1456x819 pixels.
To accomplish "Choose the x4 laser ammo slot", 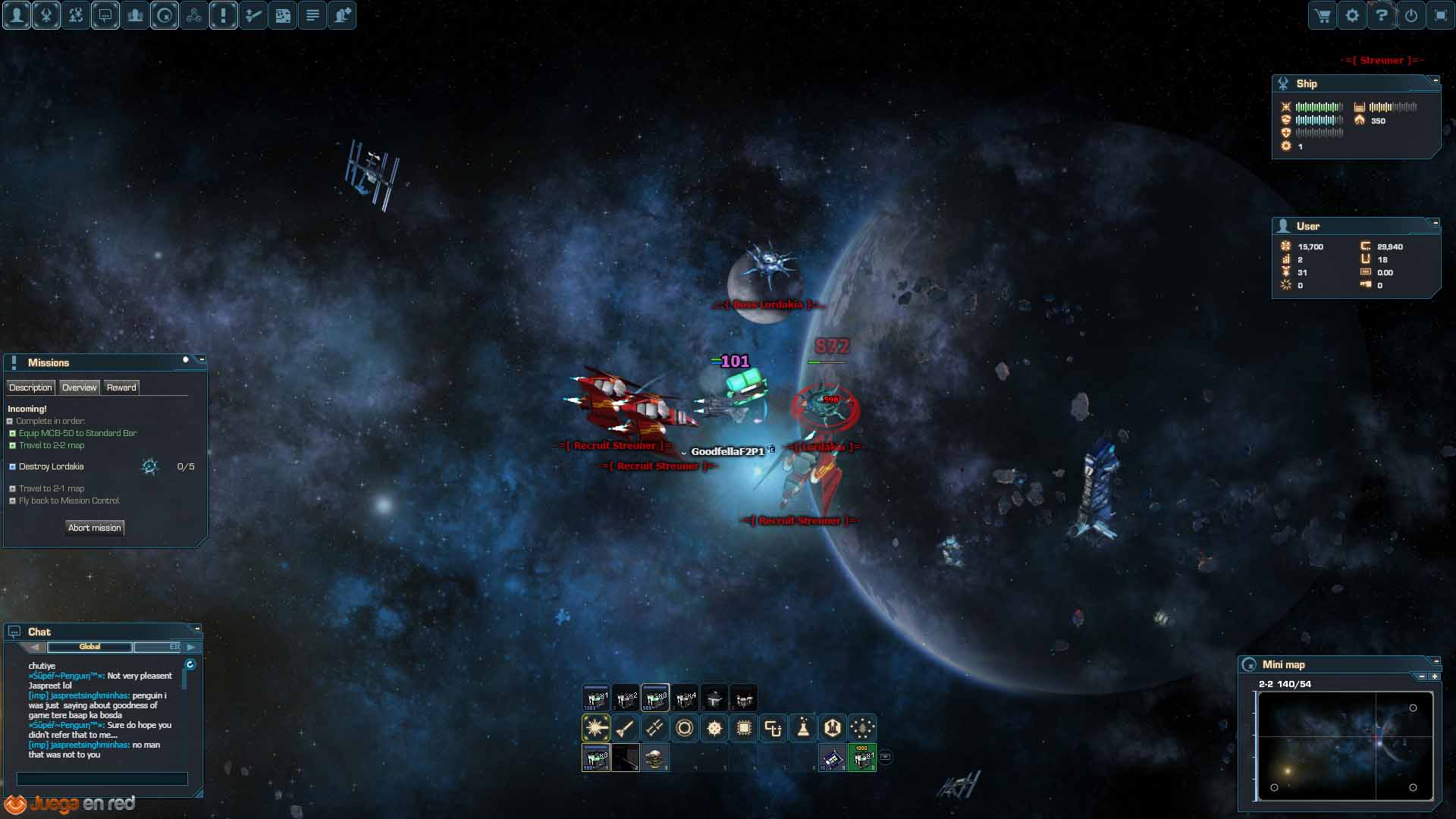I will tap(685, 698).
